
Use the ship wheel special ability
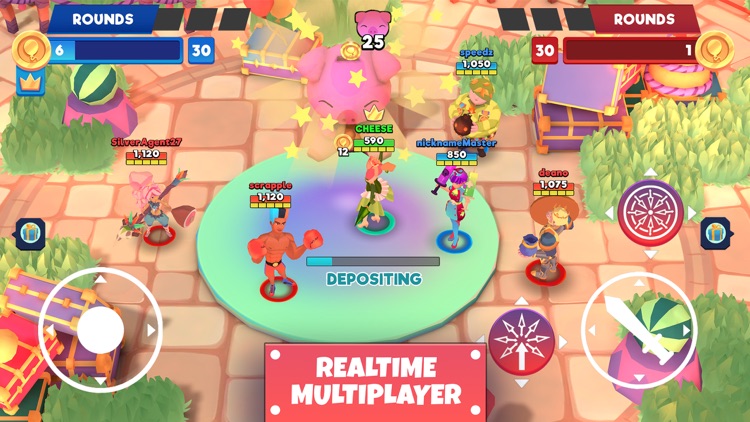(649, 213)
